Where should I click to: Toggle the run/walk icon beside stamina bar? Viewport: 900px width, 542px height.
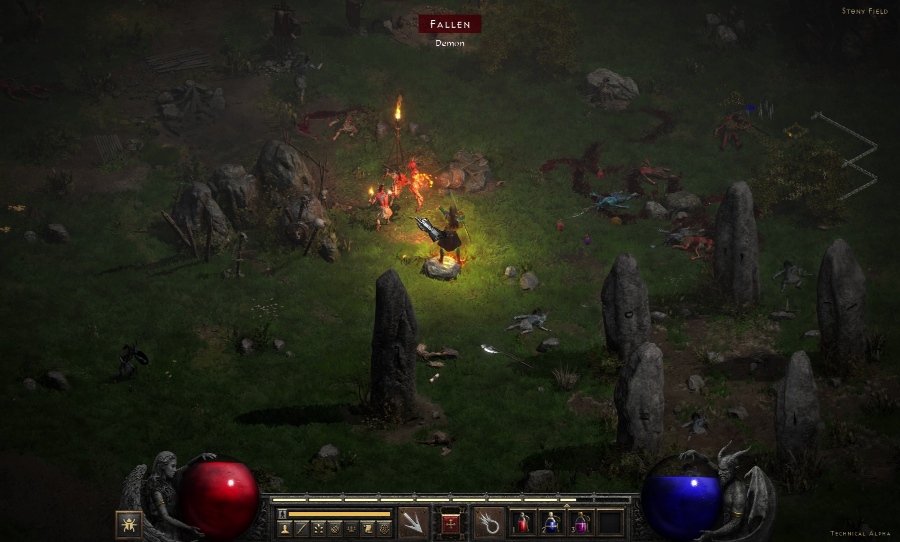click(282, 513)
